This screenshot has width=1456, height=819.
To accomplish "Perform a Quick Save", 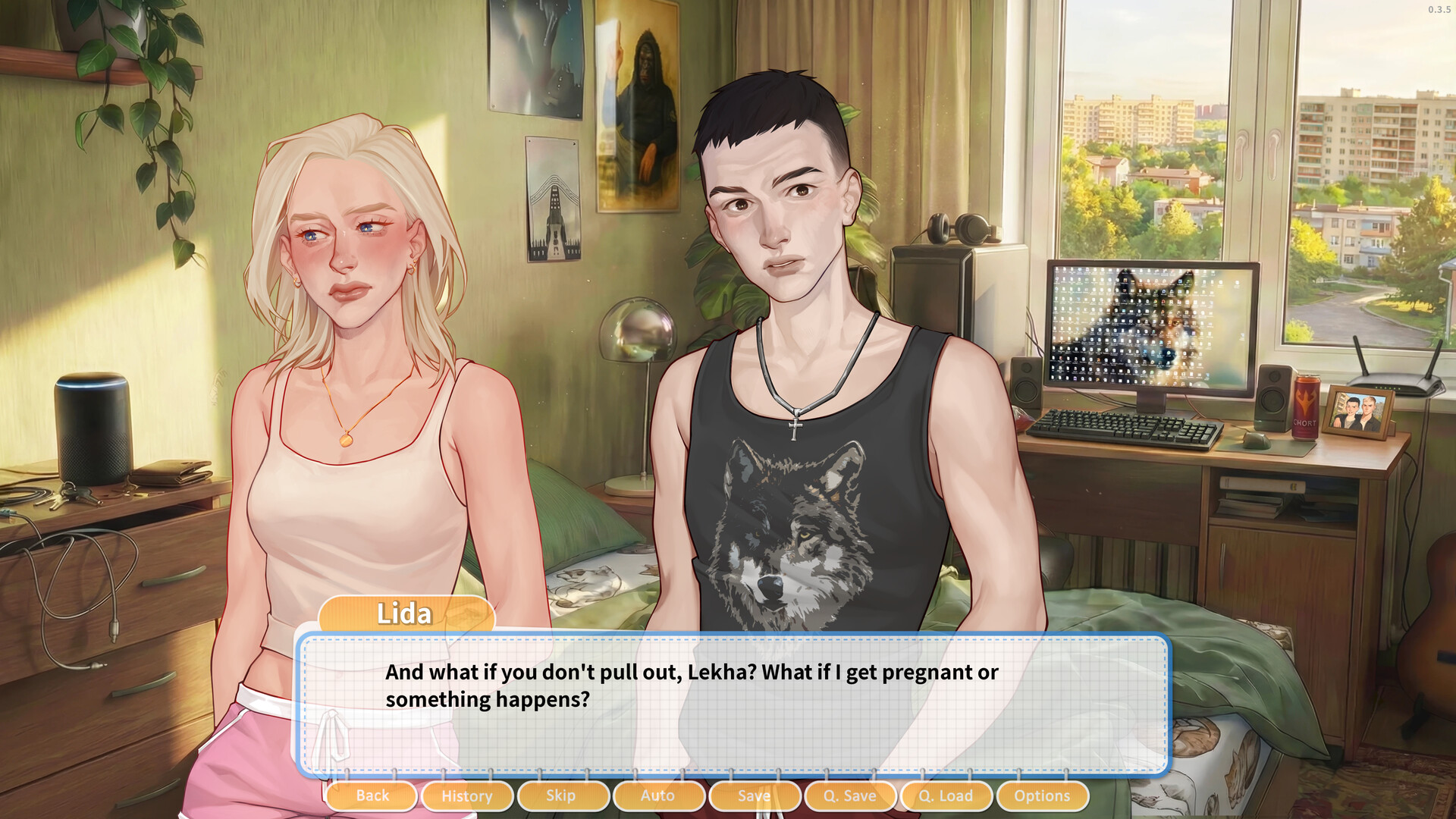I will (x=850, y=796).
